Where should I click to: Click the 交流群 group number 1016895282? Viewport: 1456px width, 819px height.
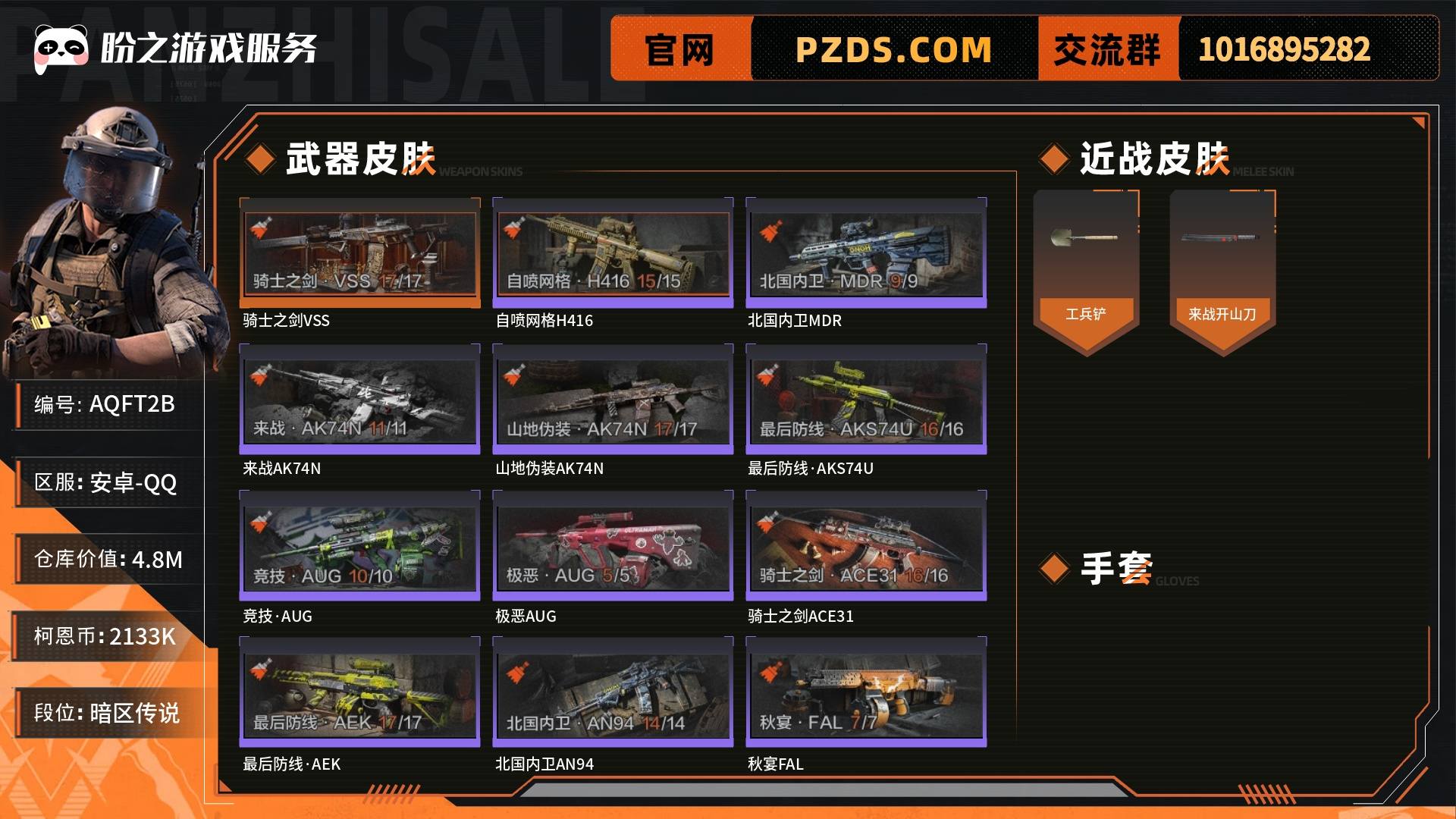[x=1284, y=50]
